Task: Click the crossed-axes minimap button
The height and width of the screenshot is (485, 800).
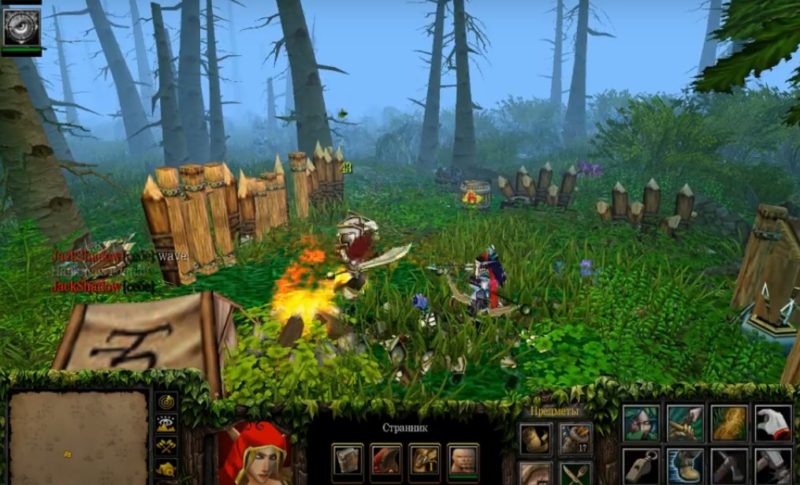Action: click(166, 445)
